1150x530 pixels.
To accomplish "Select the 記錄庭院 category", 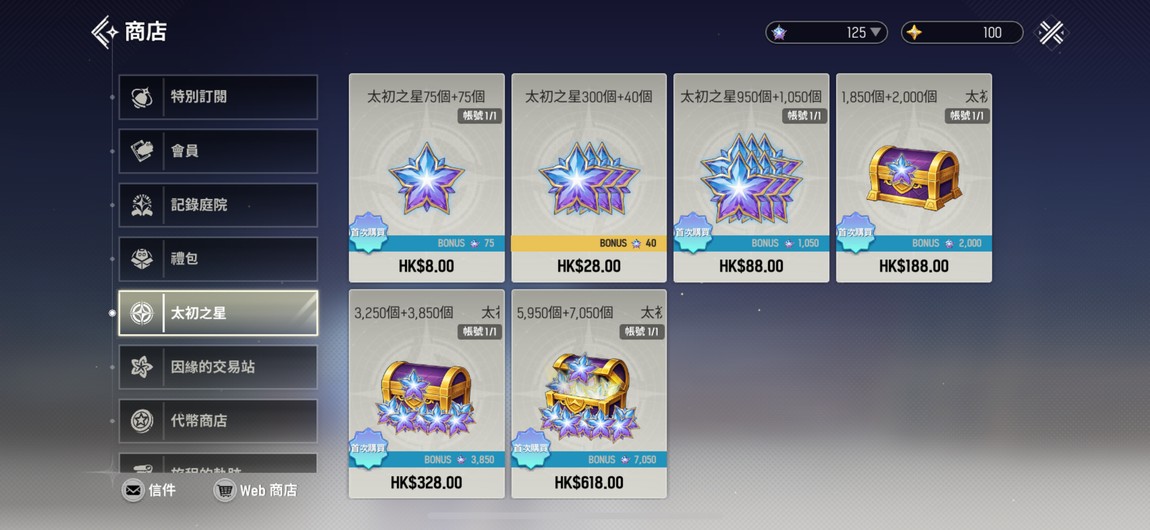I will click(218, 205).
